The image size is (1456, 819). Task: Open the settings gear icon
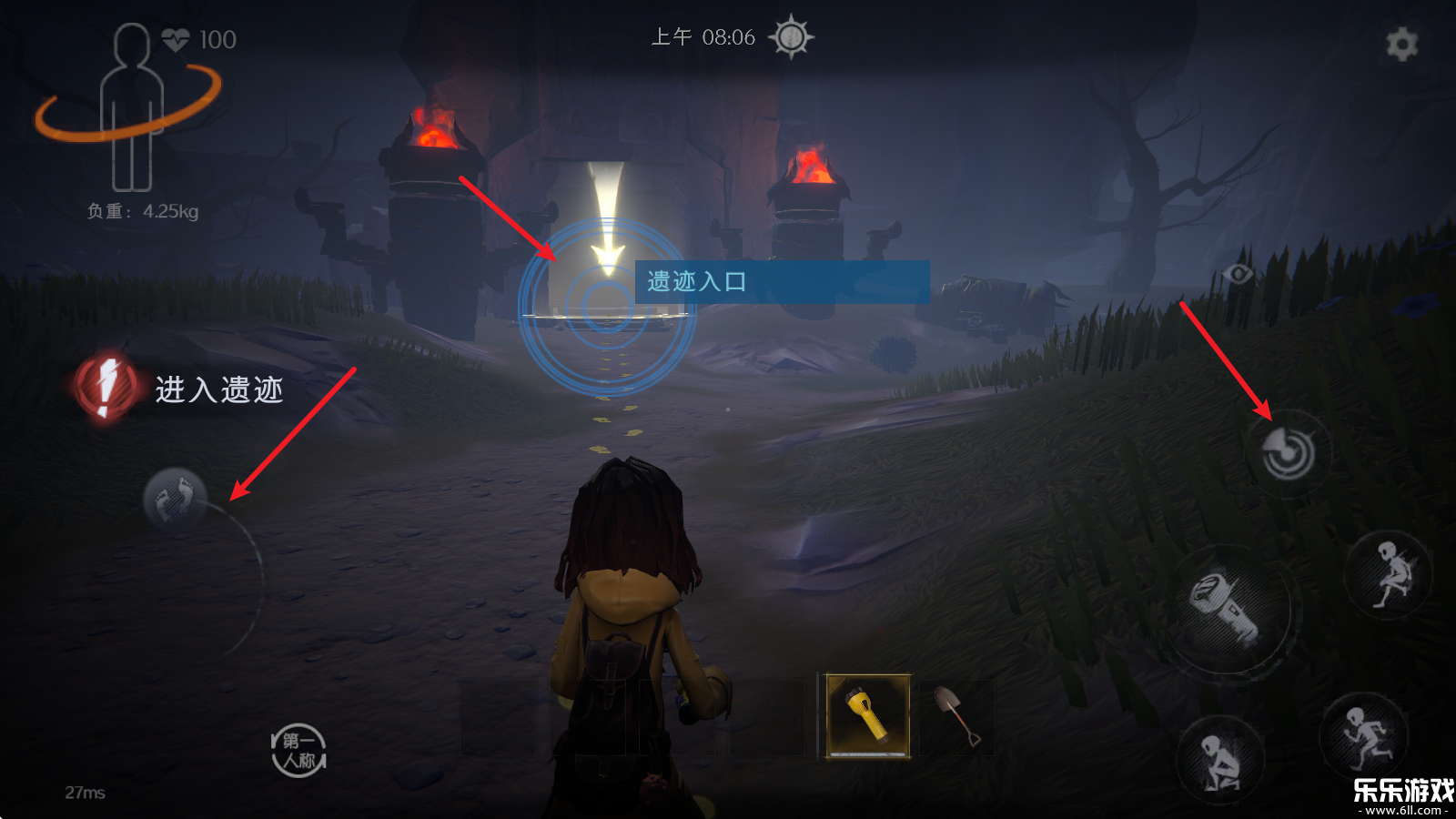pyautogui.click(x=1401, y=44)
